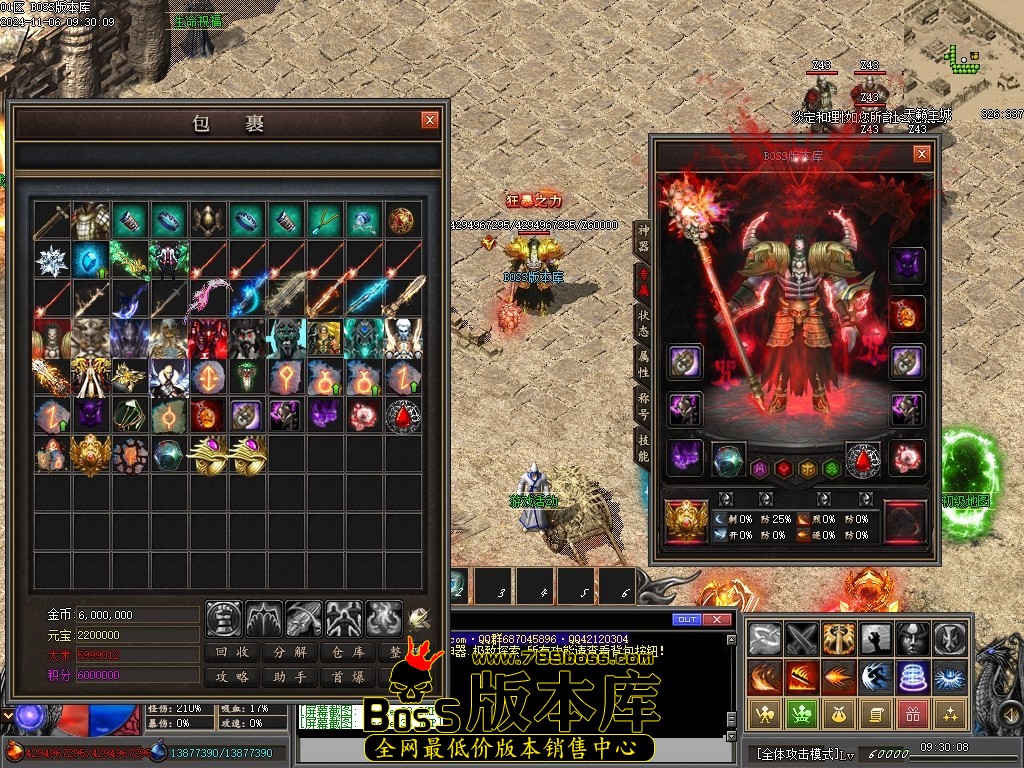
Task: Click the crossed swords skill icon
Action: [801, 638]
